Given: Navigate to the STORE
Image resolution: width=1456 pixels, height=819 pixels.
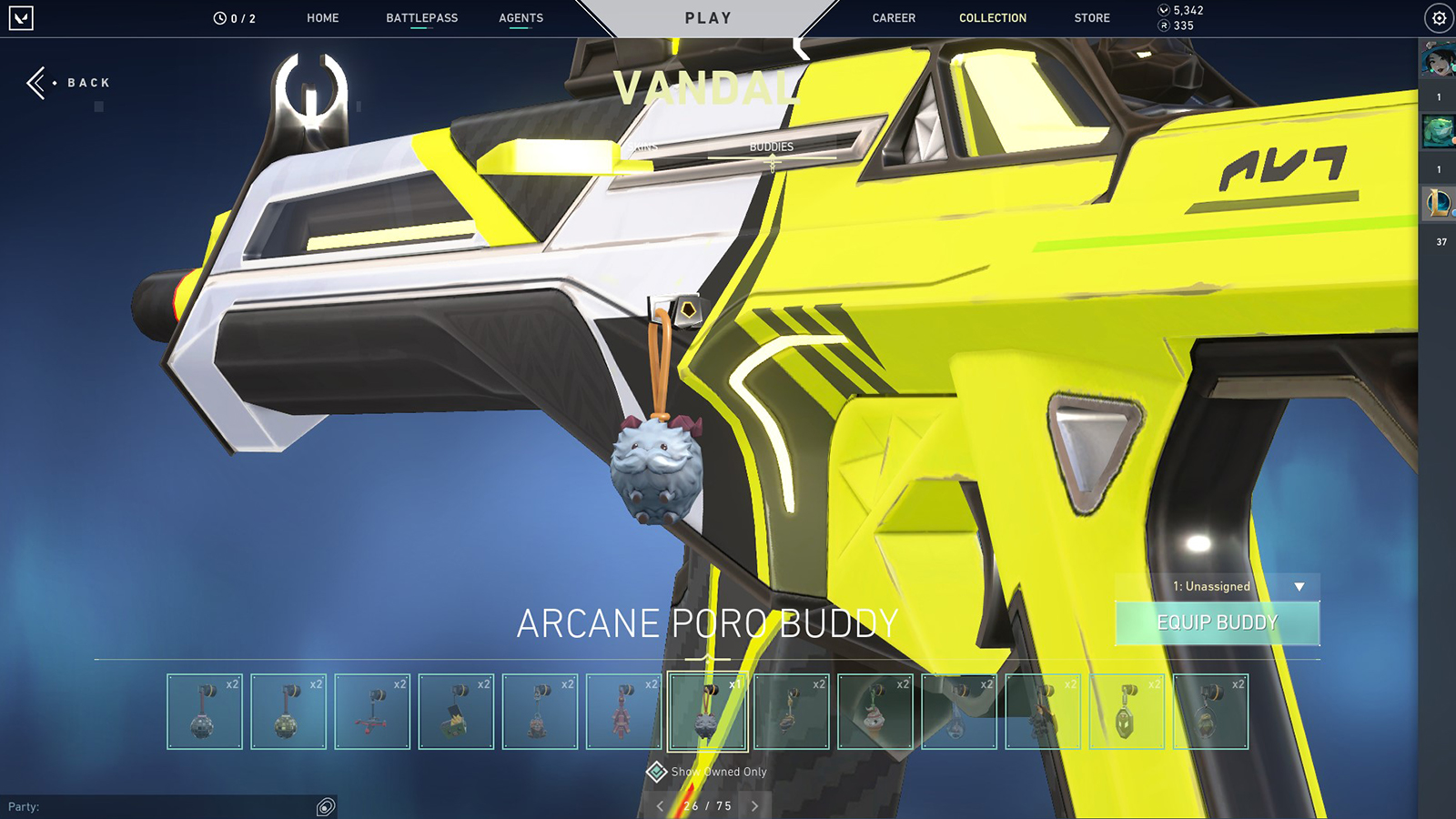Looking at the screenshot, I should pyautogui.click(x=1091, y=17).
